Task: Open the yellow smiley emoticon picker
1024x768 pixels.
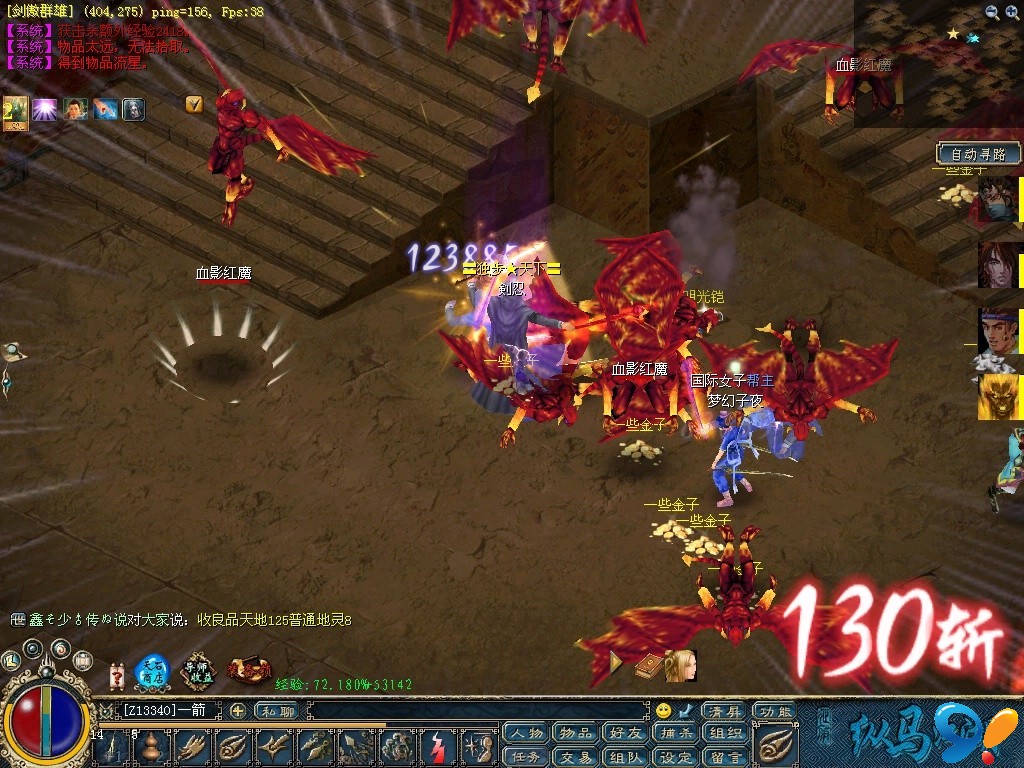Action: click(x=663, y=711)
